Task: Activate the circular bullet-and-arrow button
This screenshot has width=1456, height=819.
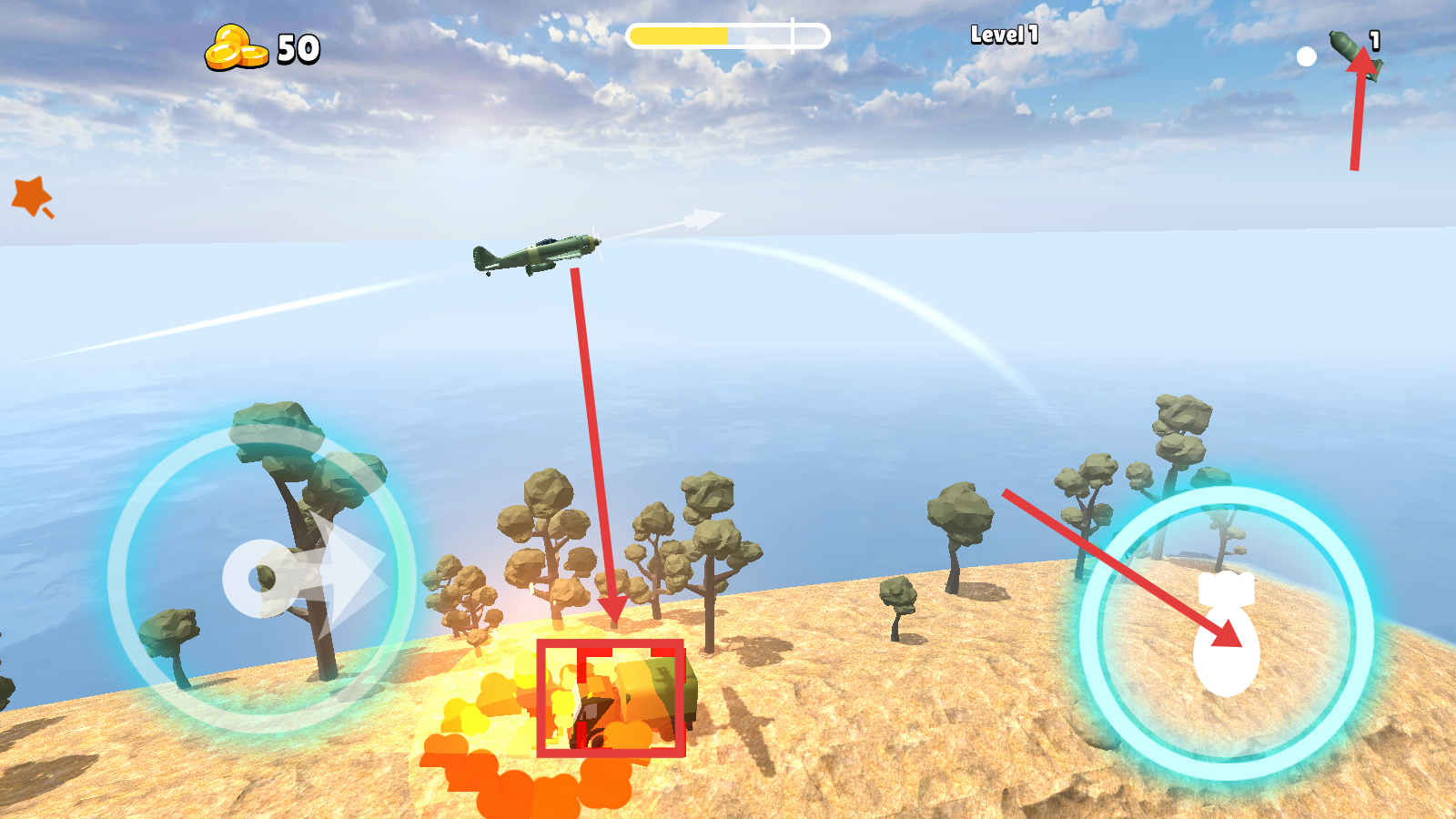Action: (x=262, y=579)
